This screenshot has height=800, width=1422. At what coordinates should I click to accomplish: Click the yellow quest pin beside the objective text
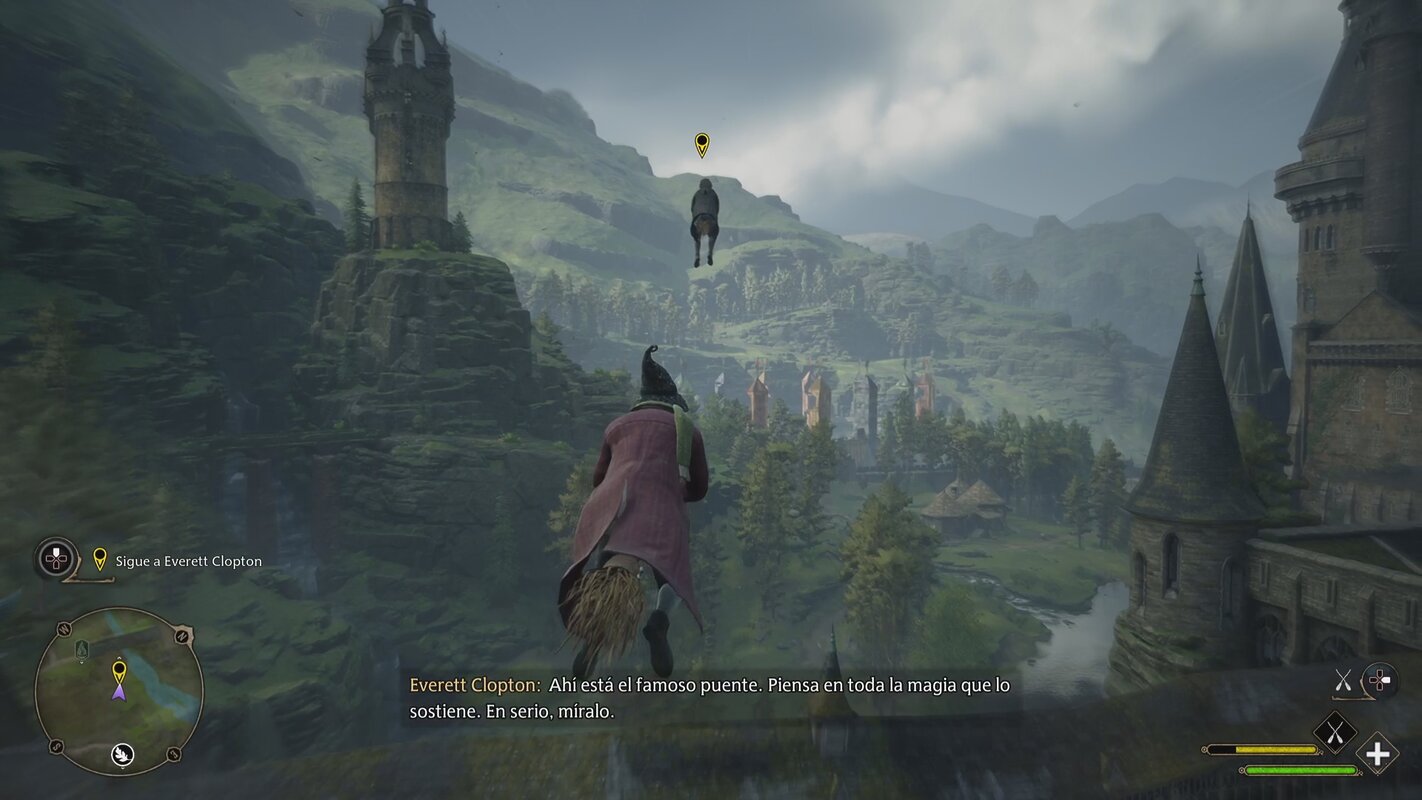(x=99, y=559)
